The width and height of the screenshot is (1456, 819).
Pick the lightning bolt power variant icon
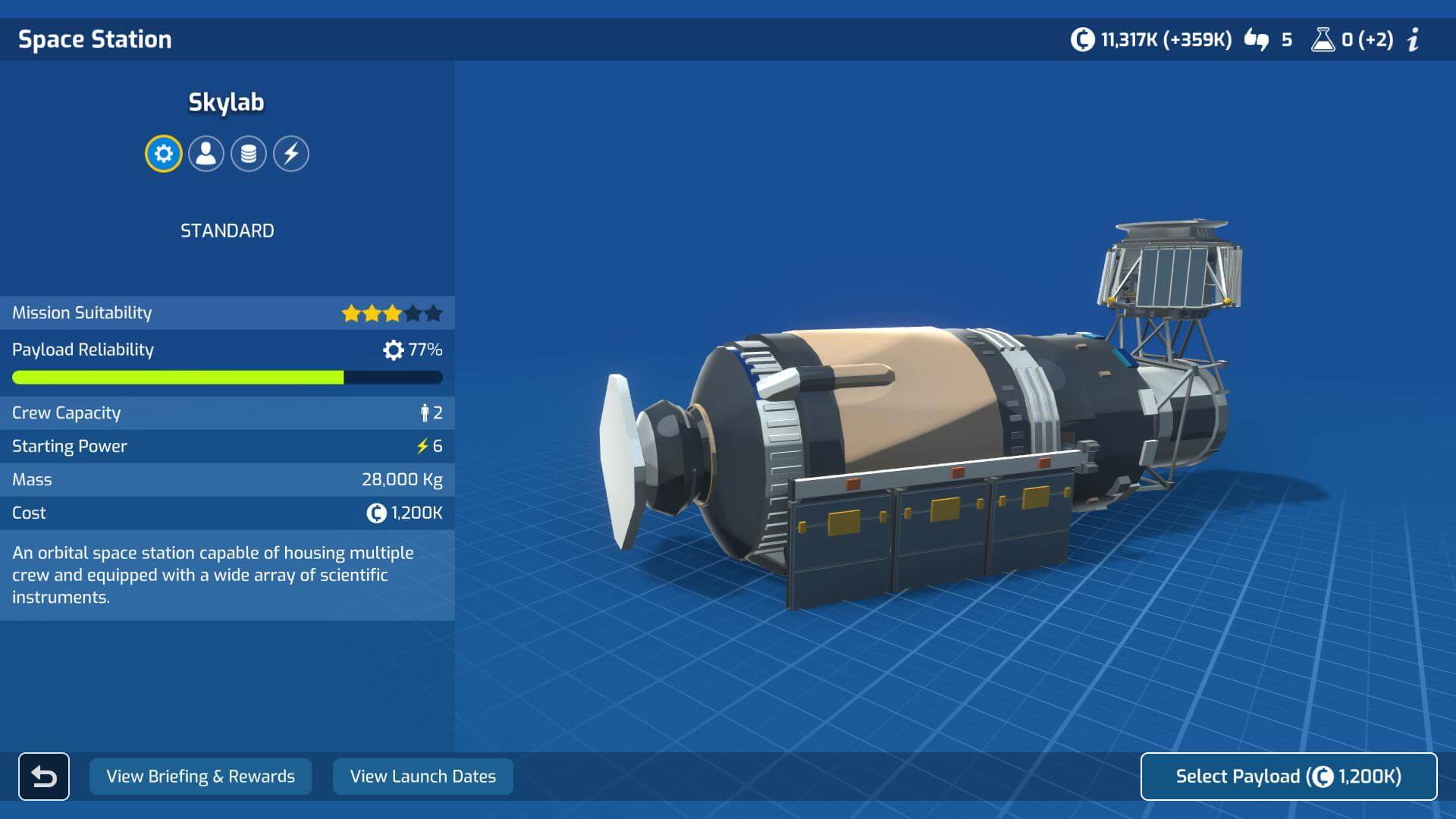tap(291, 154)
